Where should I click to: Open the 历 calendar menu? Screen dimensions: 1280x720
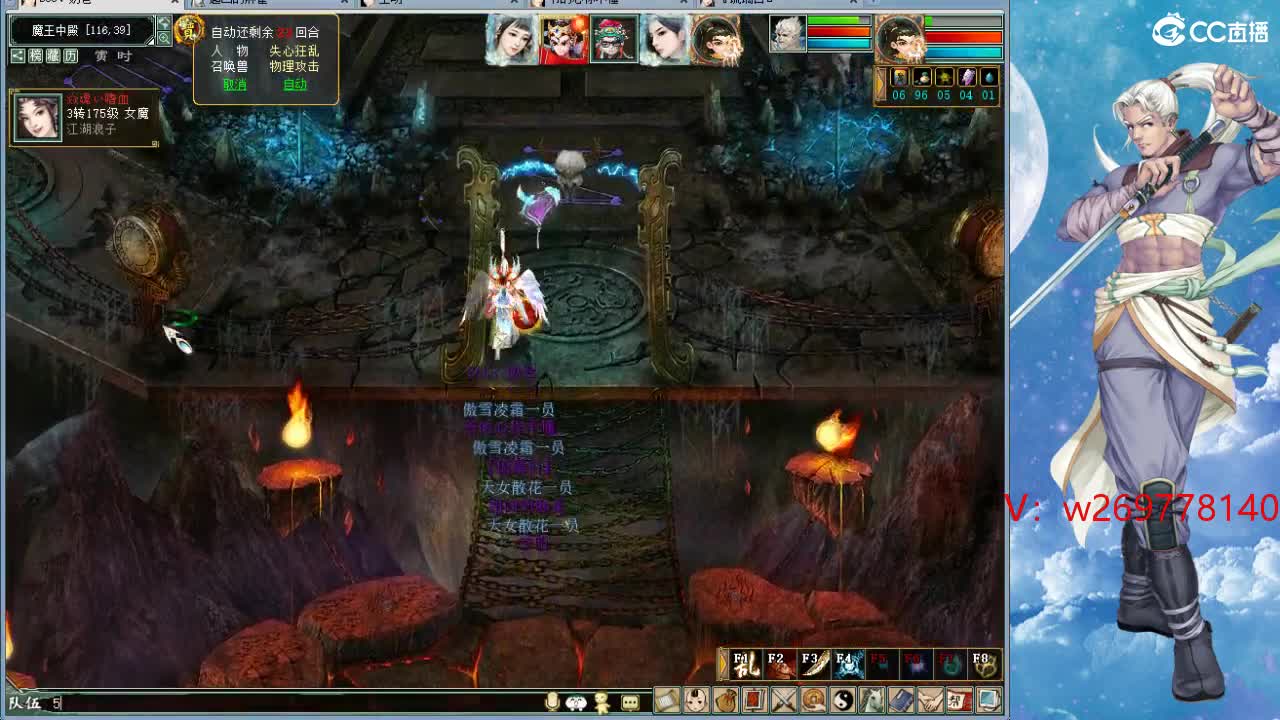tap(70, 56)
